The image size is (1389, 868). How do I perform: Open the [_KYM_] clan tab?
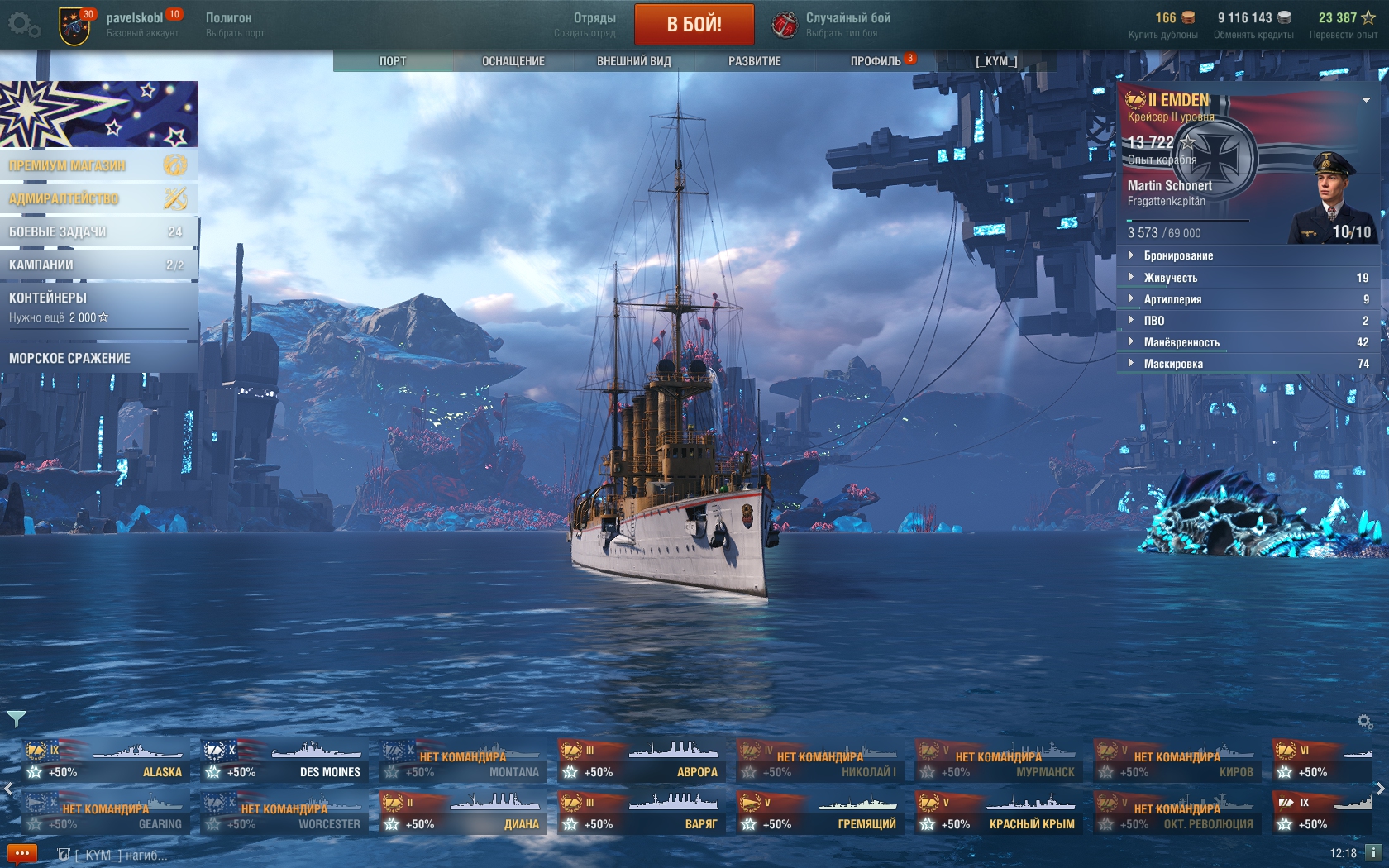[996, 61]
